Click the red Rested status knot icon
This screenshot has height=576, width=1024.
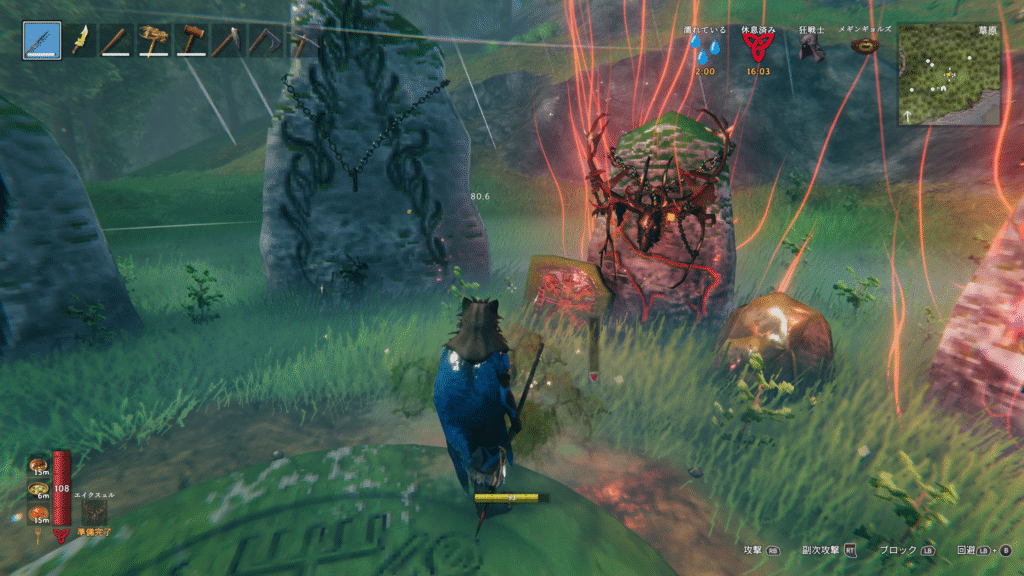tap(755, 50)
